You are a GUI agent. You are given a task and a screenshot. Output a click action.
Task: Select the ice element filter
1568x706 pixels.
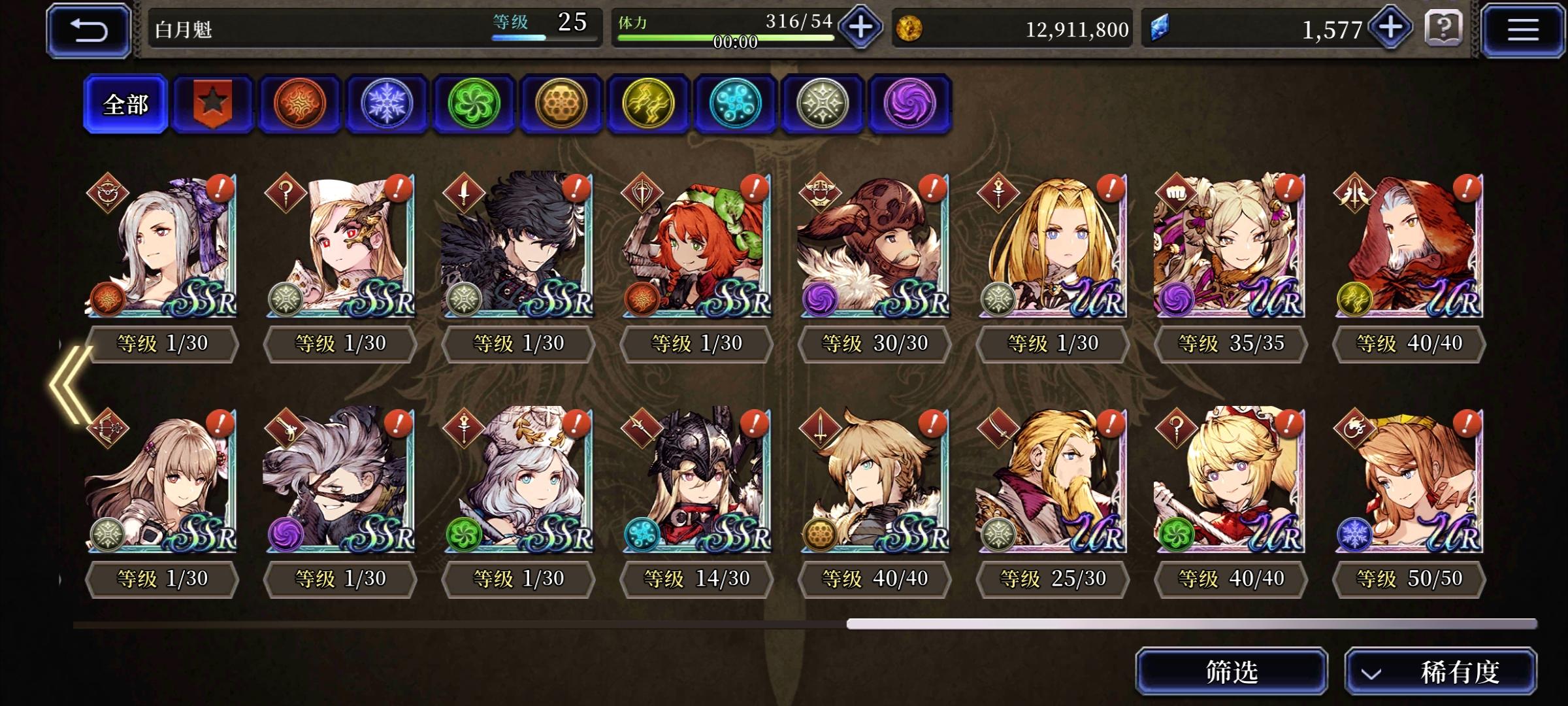tap(387, 105)
